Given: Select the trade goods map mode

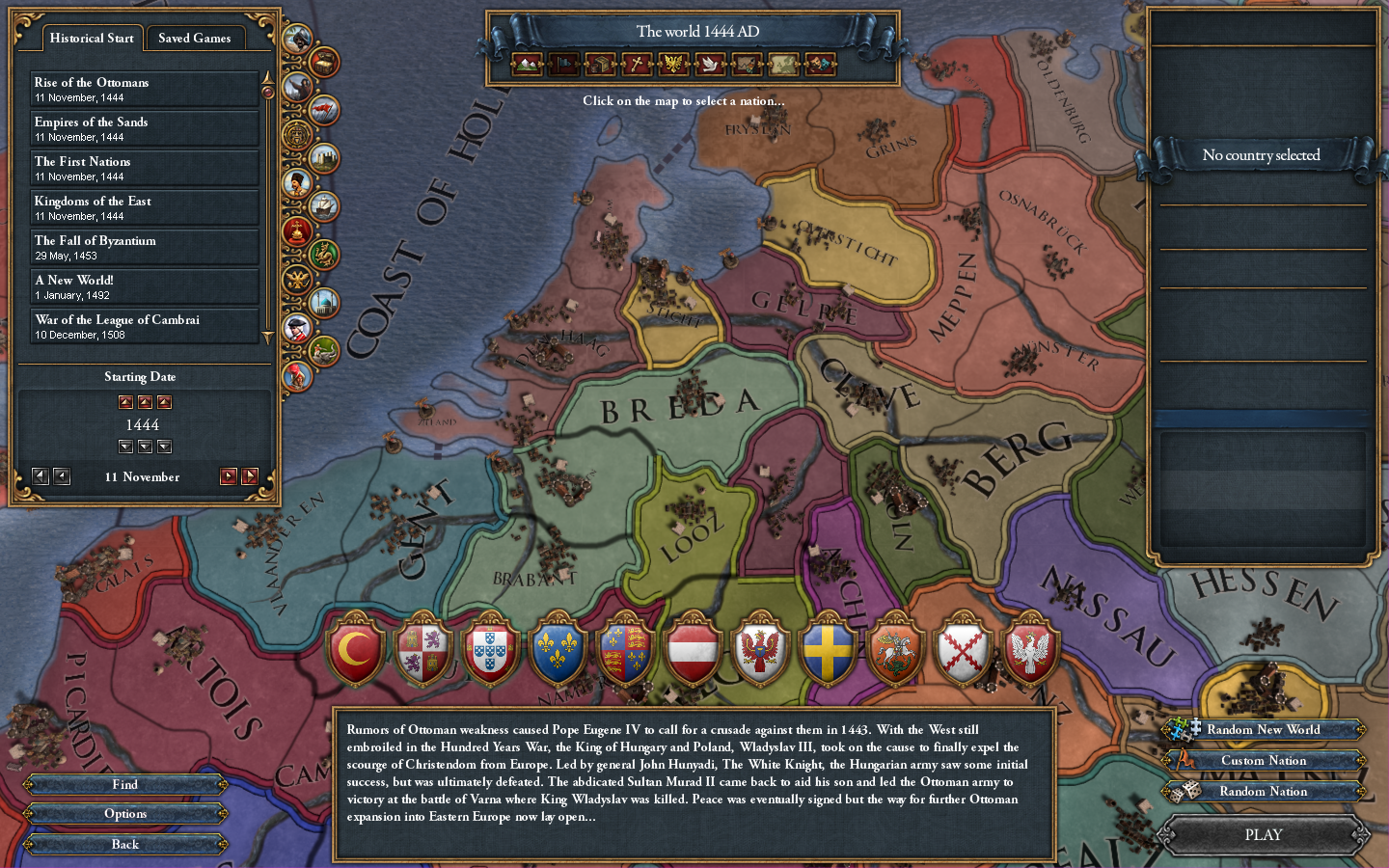Looking at the screenshot, I should (x=600, y=65).
